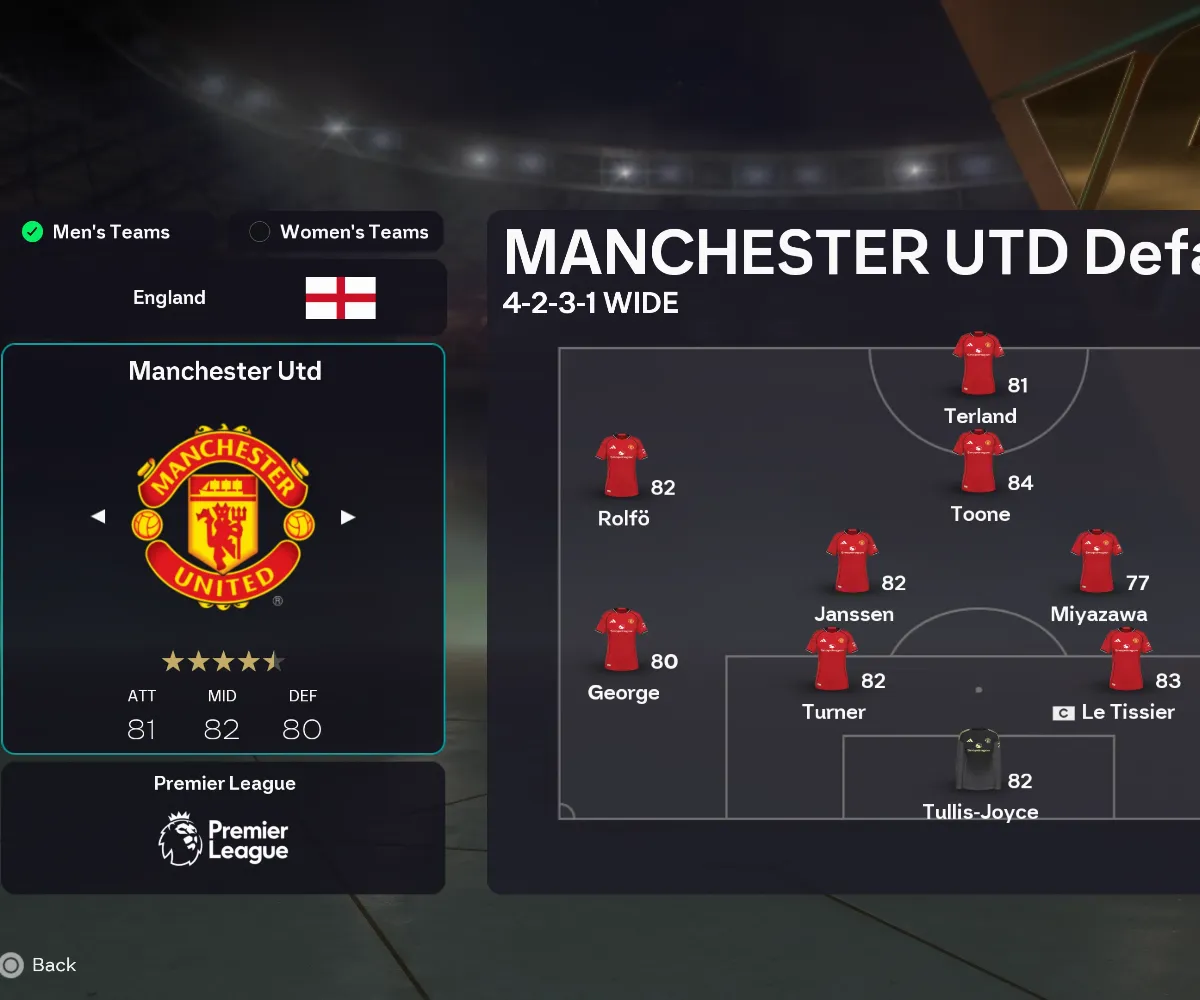Go to next team with right arrow
The width and height of the screenshot is (1200, 1000).
click(348, 517)
